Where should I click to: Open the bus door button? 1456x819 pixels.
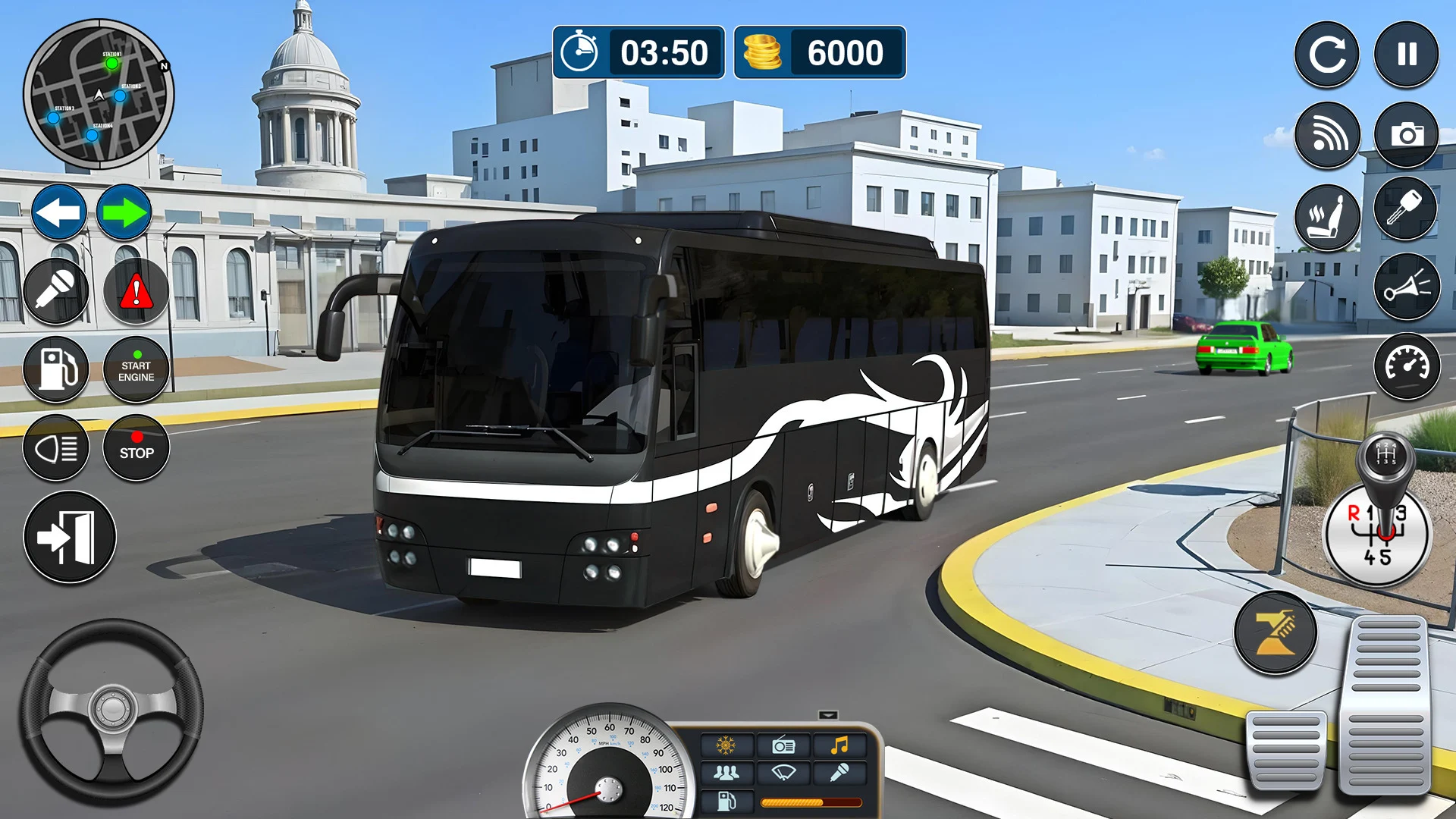(70, 537)
